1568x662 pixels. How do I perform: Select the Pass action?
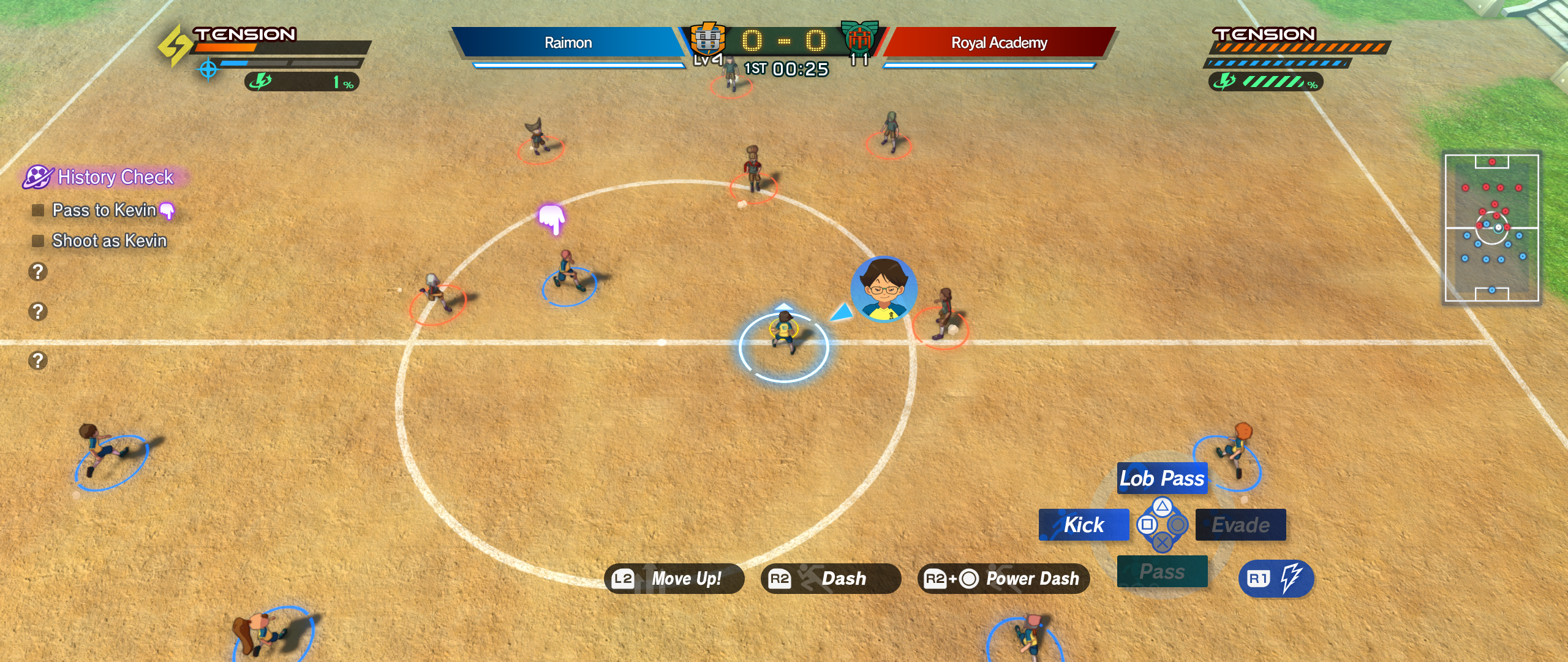(1162, 571)
